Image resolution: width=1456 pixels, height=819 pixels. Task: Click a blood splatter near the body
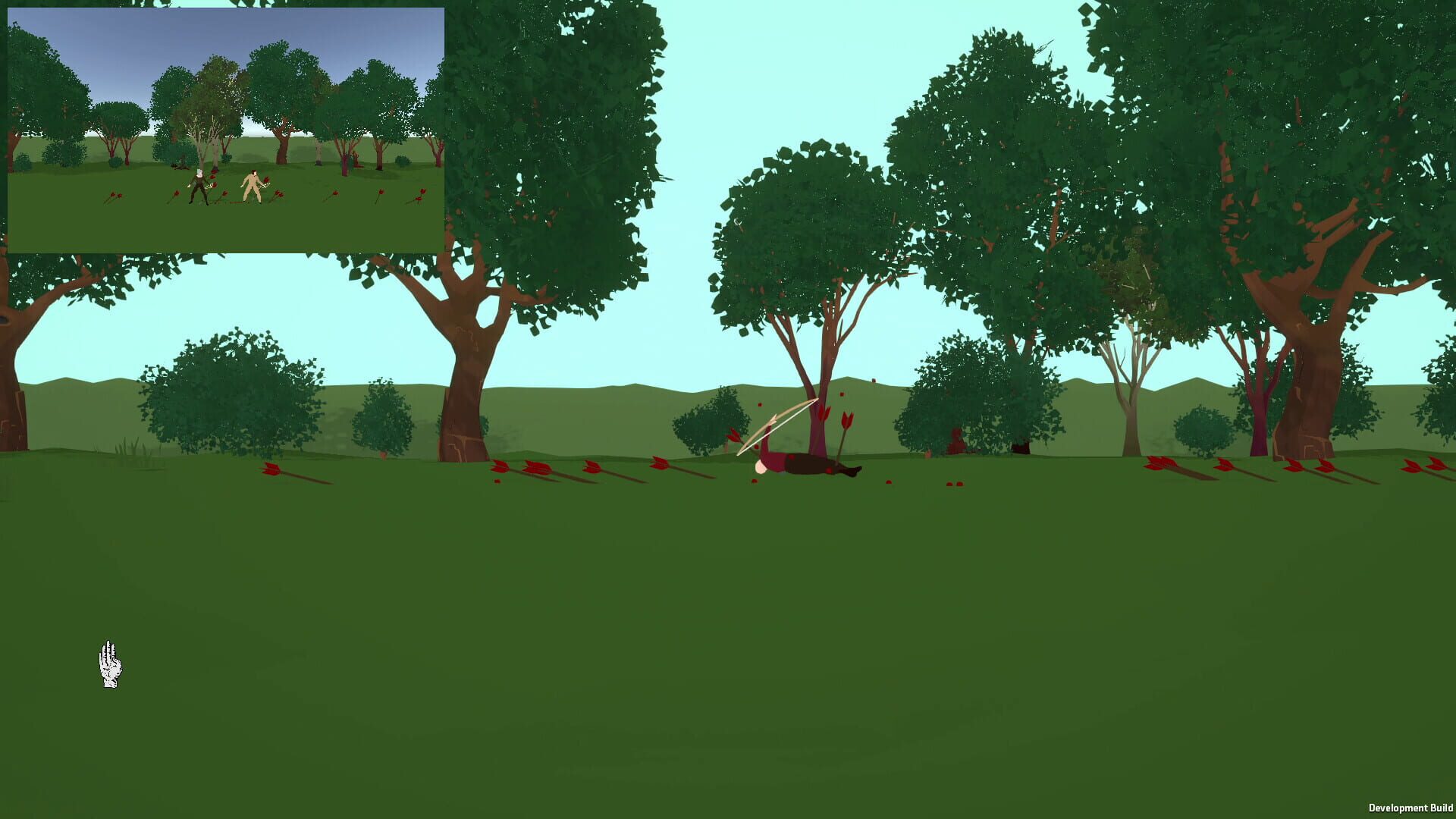889,482
